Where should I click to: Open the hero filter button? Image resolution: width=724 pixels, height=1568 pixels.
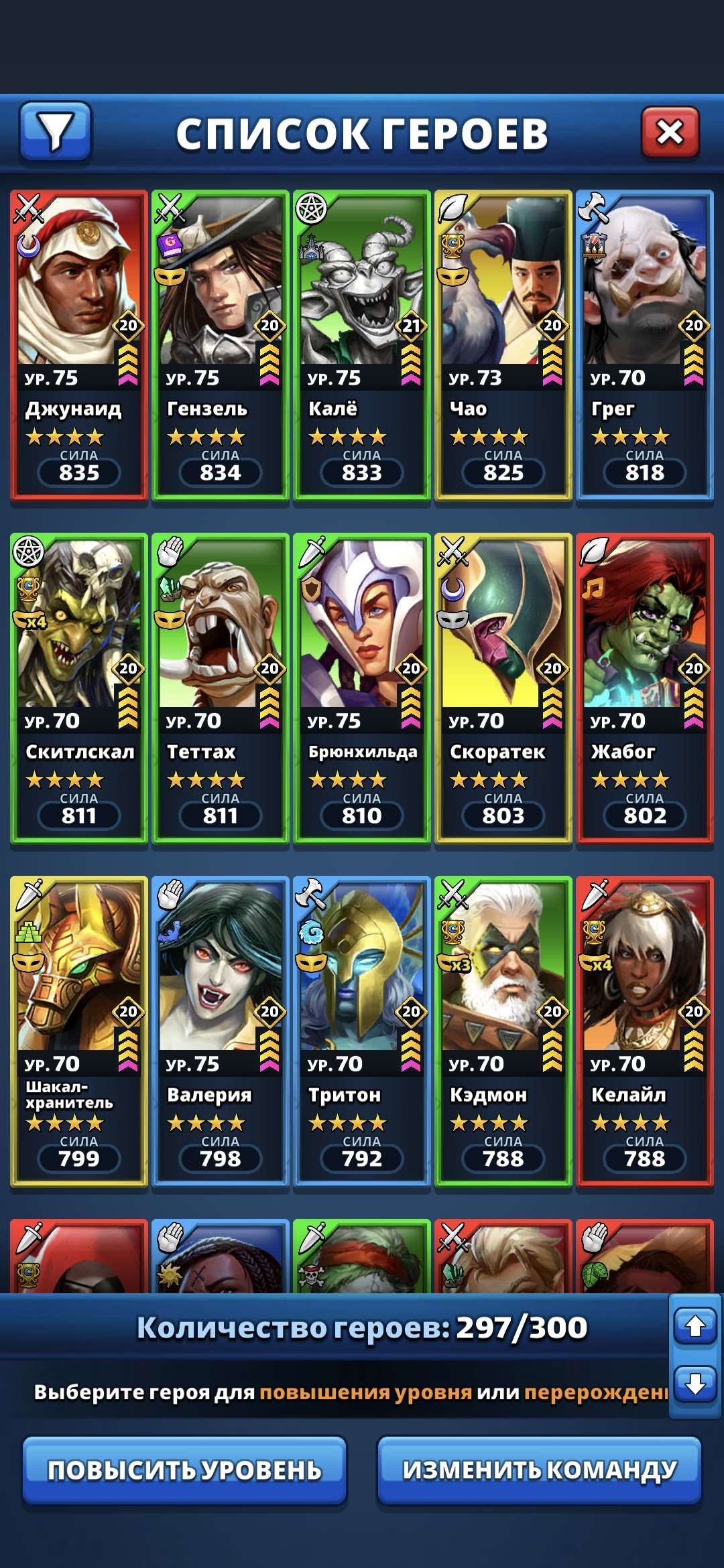pos(55,131)
